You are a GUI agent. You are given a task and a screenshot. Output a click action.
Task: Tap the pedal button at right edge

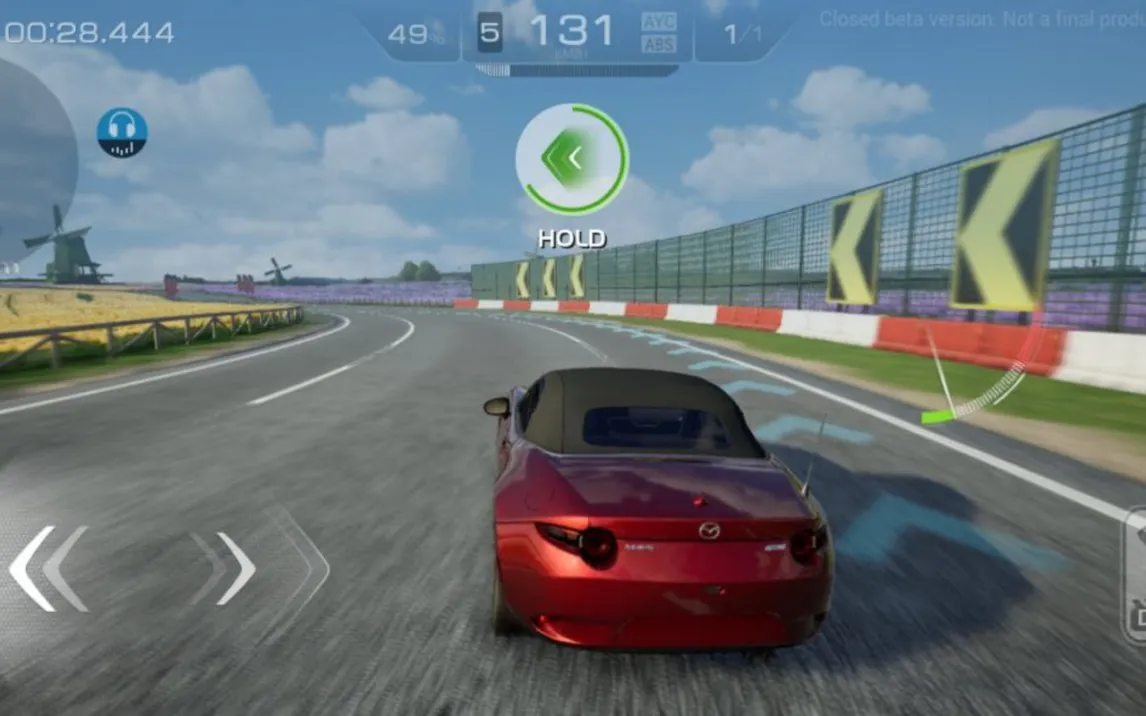[1134, 575]
